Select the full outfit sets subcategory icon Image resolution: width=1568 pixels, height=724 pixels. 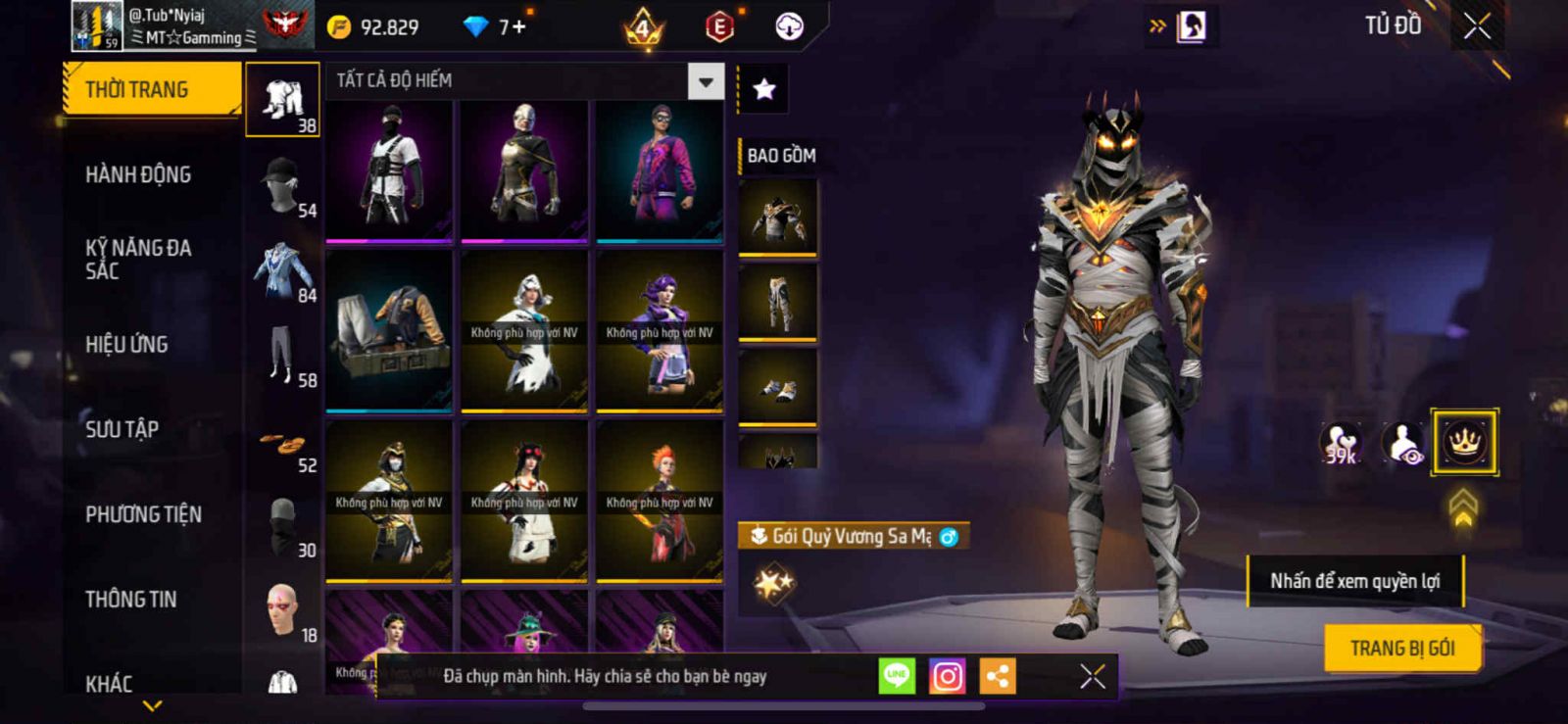[x=282, y=100]
